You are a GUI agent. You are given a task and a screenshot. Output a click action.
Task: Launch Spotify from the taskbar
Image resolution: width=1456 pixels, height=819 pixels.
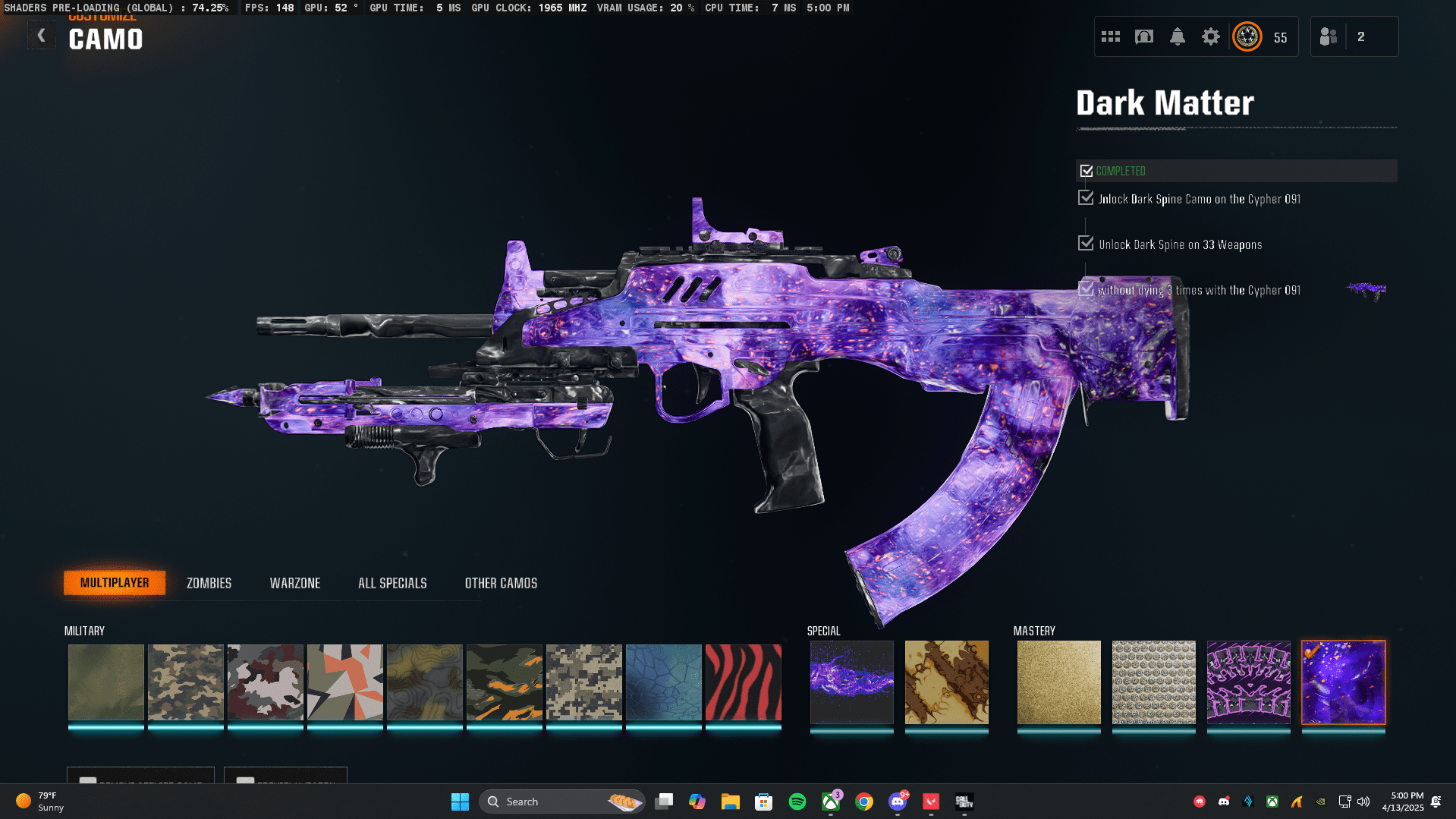coord(797,801)
